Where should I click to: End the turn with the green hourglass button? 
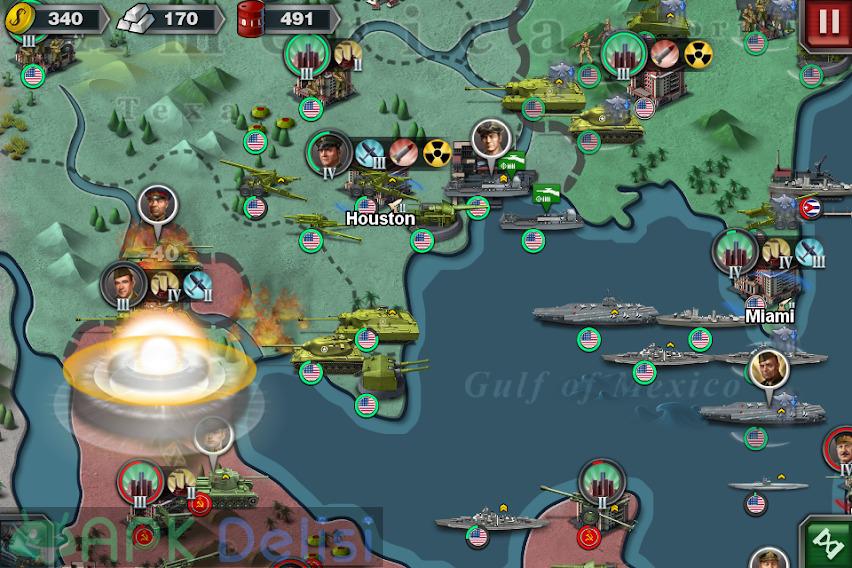coord(828,544)
